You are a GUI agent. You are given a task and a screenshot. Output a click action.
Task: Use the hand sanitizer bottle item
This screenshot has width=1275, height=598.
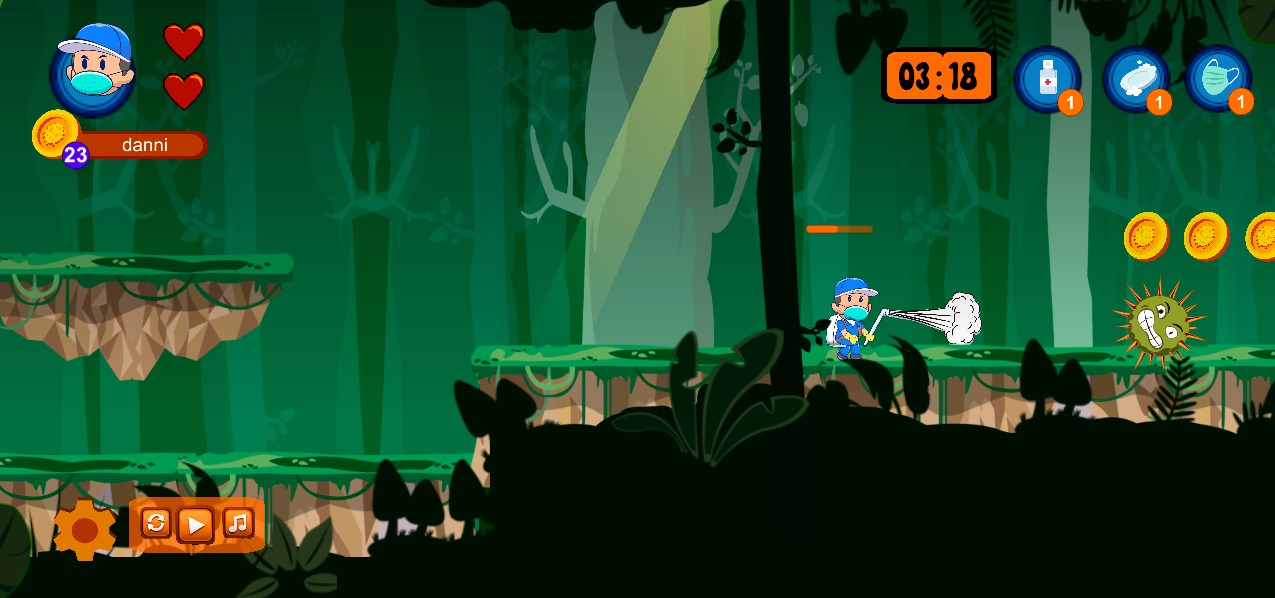1047,78
